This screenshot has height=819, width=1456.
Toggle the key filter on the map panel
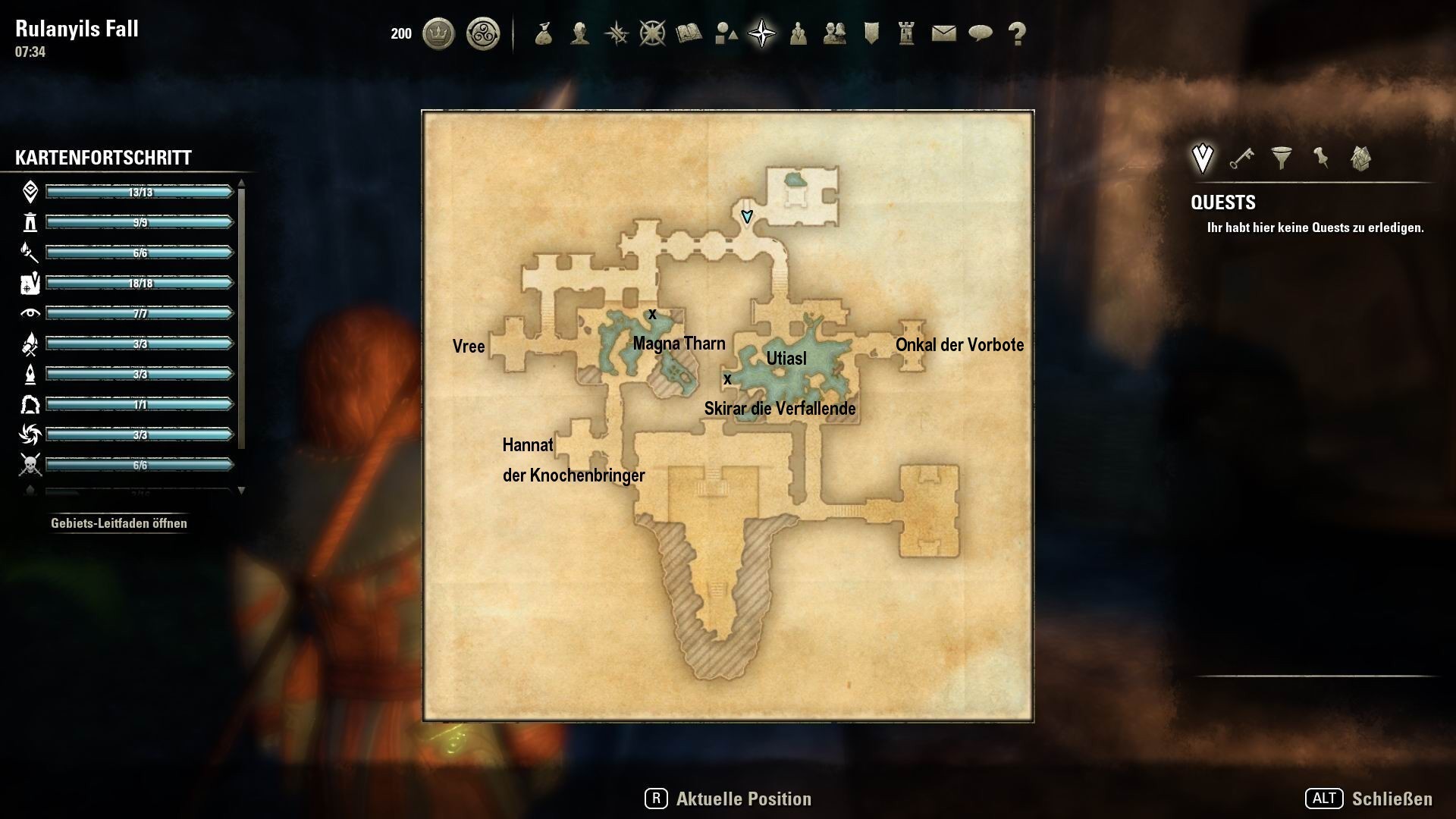click(1241, 158)
